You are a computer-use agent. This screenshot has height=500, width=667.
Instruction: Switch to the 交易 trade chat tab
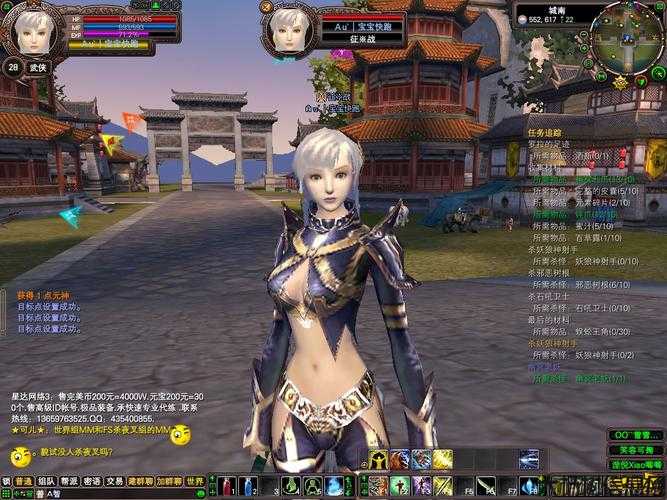pos(115,481)
